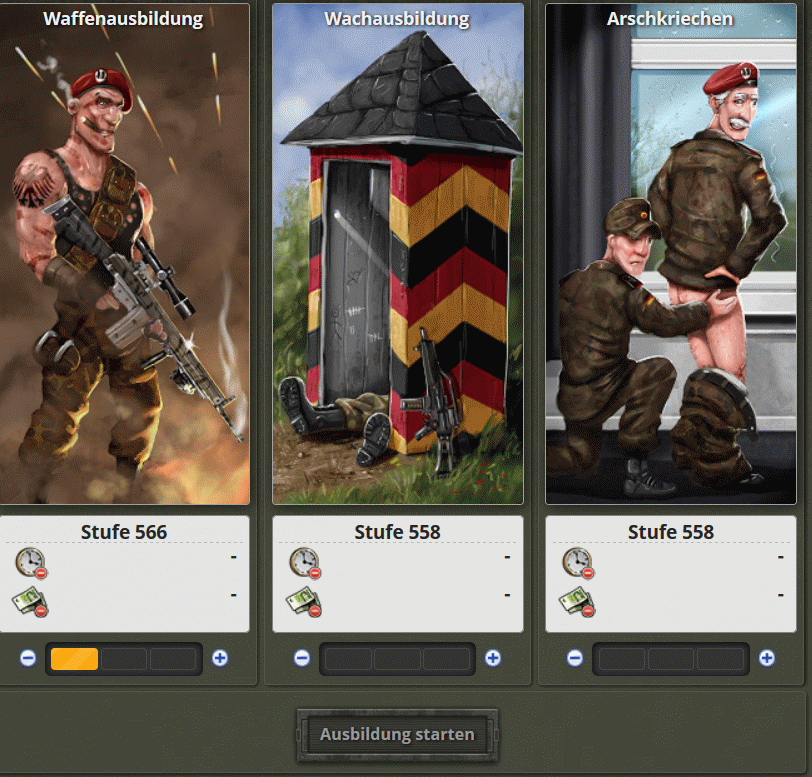Click the Arschkriechen level bar segments
Screen dimensions: 812x777
pyautogui.click(x=671, y=659)
